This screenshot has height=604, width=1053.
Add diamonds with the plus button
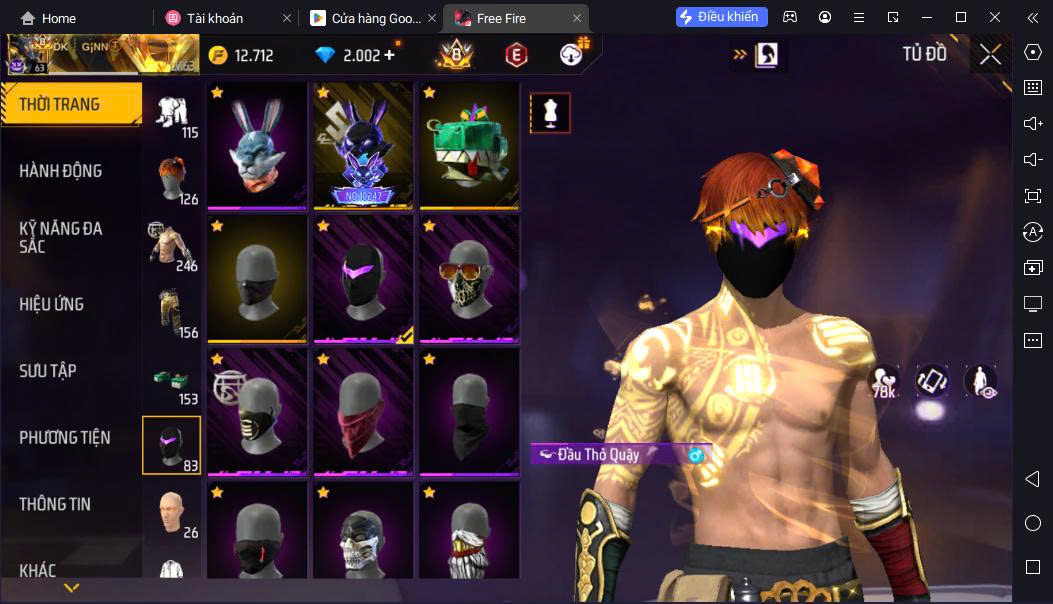coord(389,55)
